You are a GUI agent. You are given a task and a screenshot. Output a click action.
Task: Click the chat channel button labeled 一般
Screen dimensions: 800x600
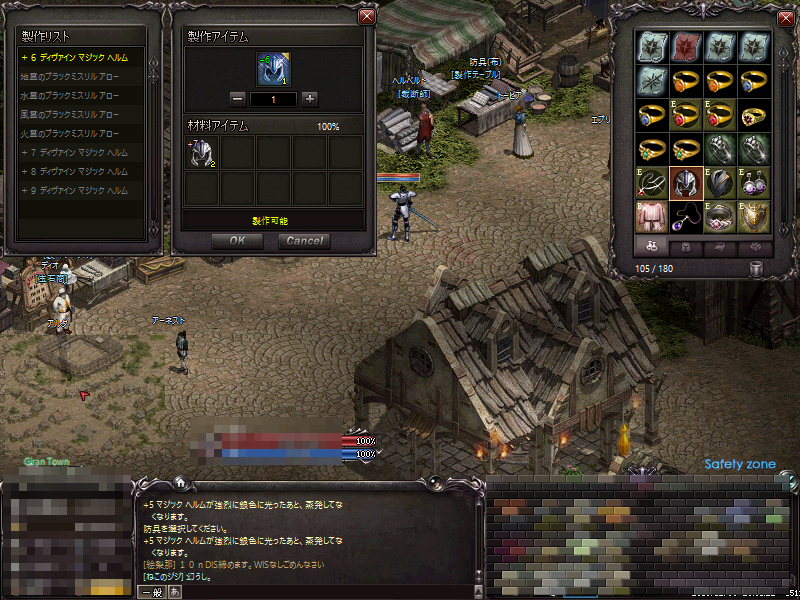click(x=151, y=591)
